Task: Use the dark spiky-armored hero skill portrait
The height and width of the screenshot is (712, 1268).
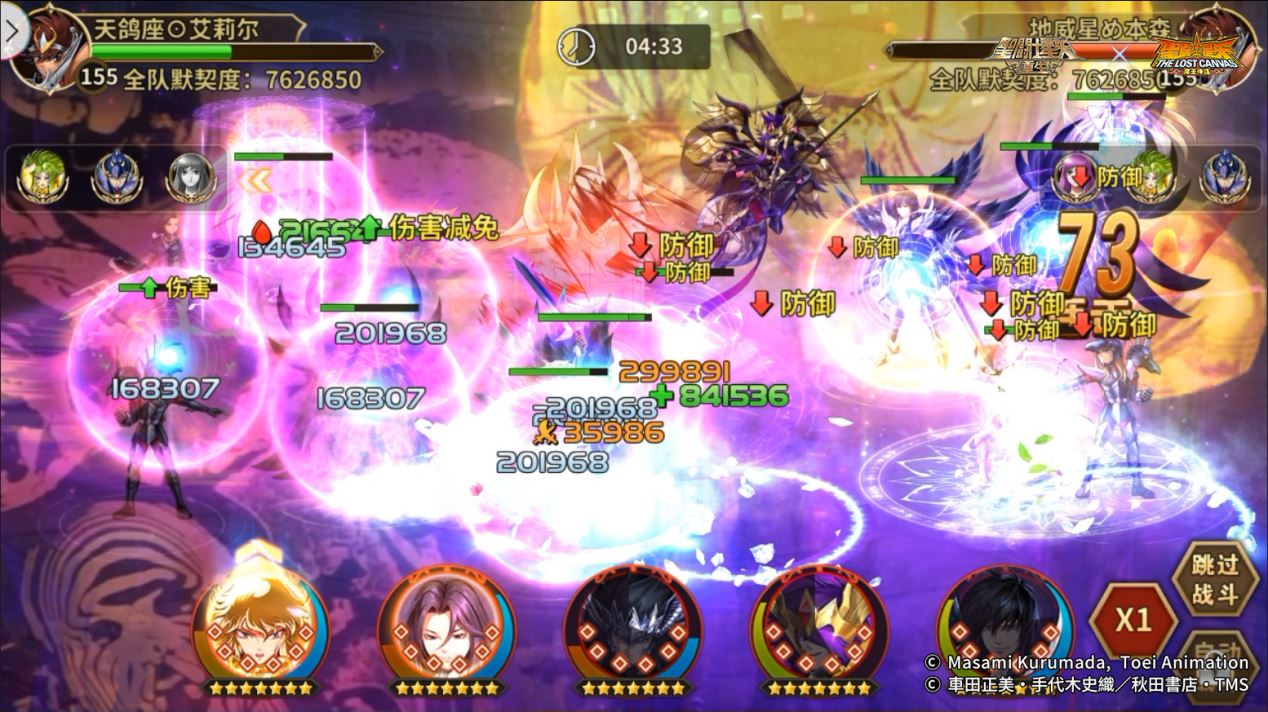Action: 632,625
